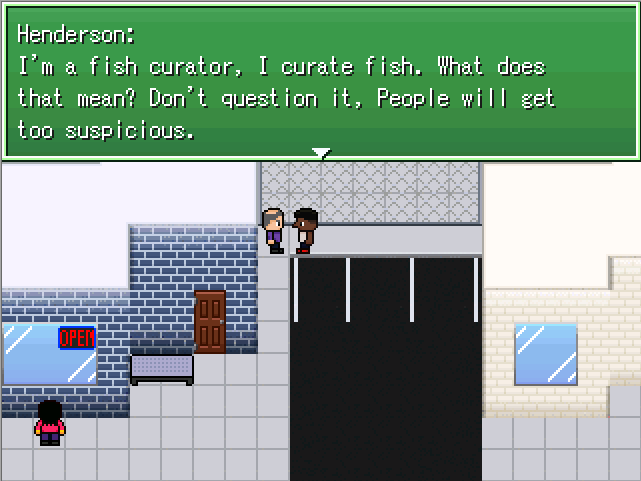Advance dialogue using the white arrow indicator

pos(320,153)
